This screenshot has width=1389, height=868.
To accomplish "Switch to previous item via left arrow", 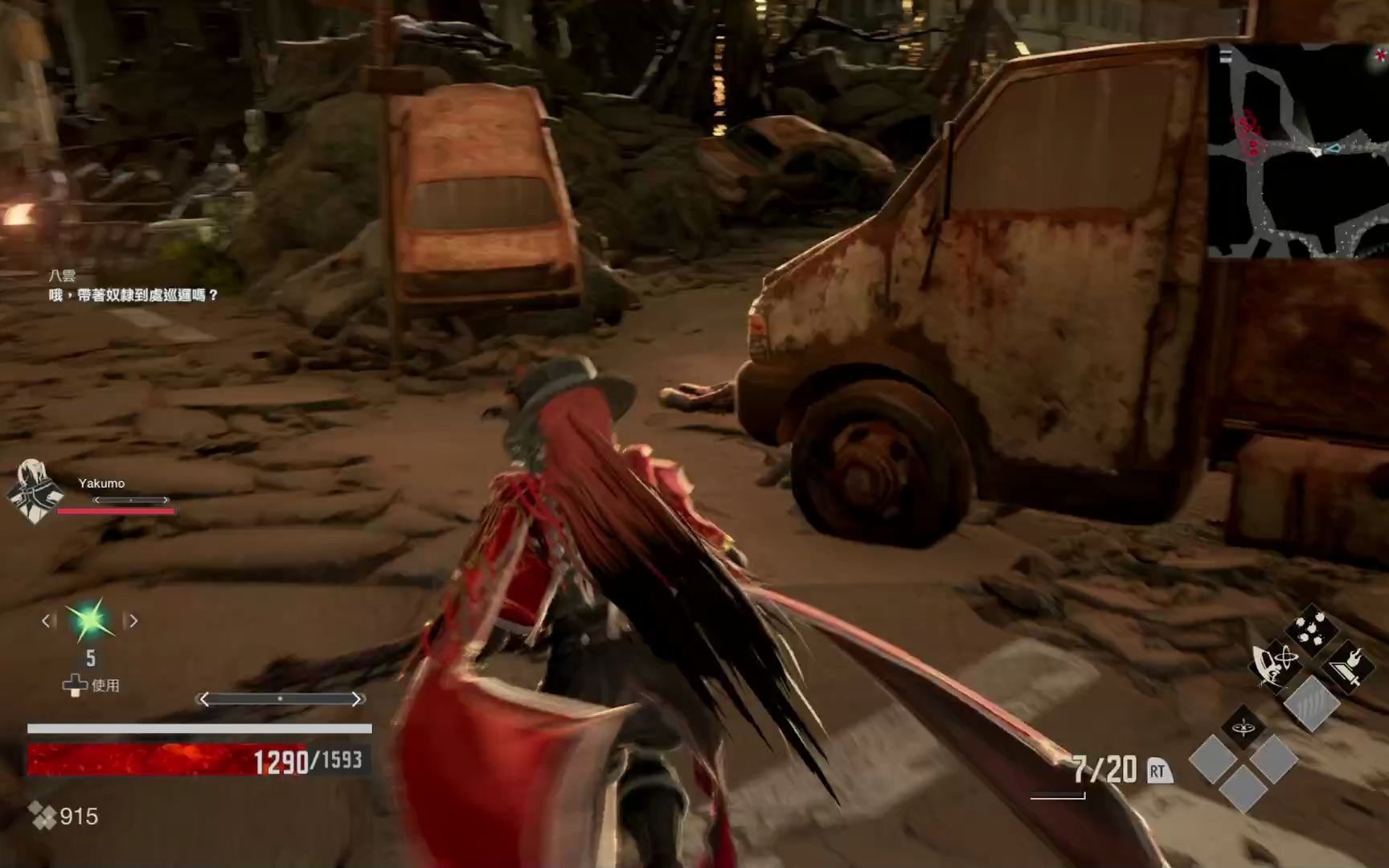I will (45, 620).
